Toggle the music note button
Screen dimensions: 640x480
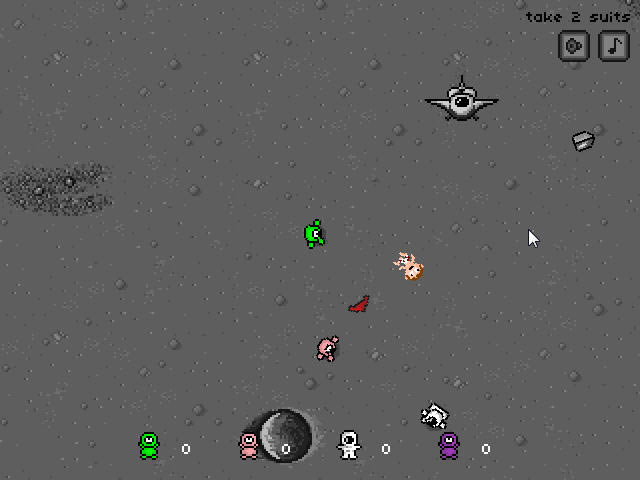pos(613,46)
